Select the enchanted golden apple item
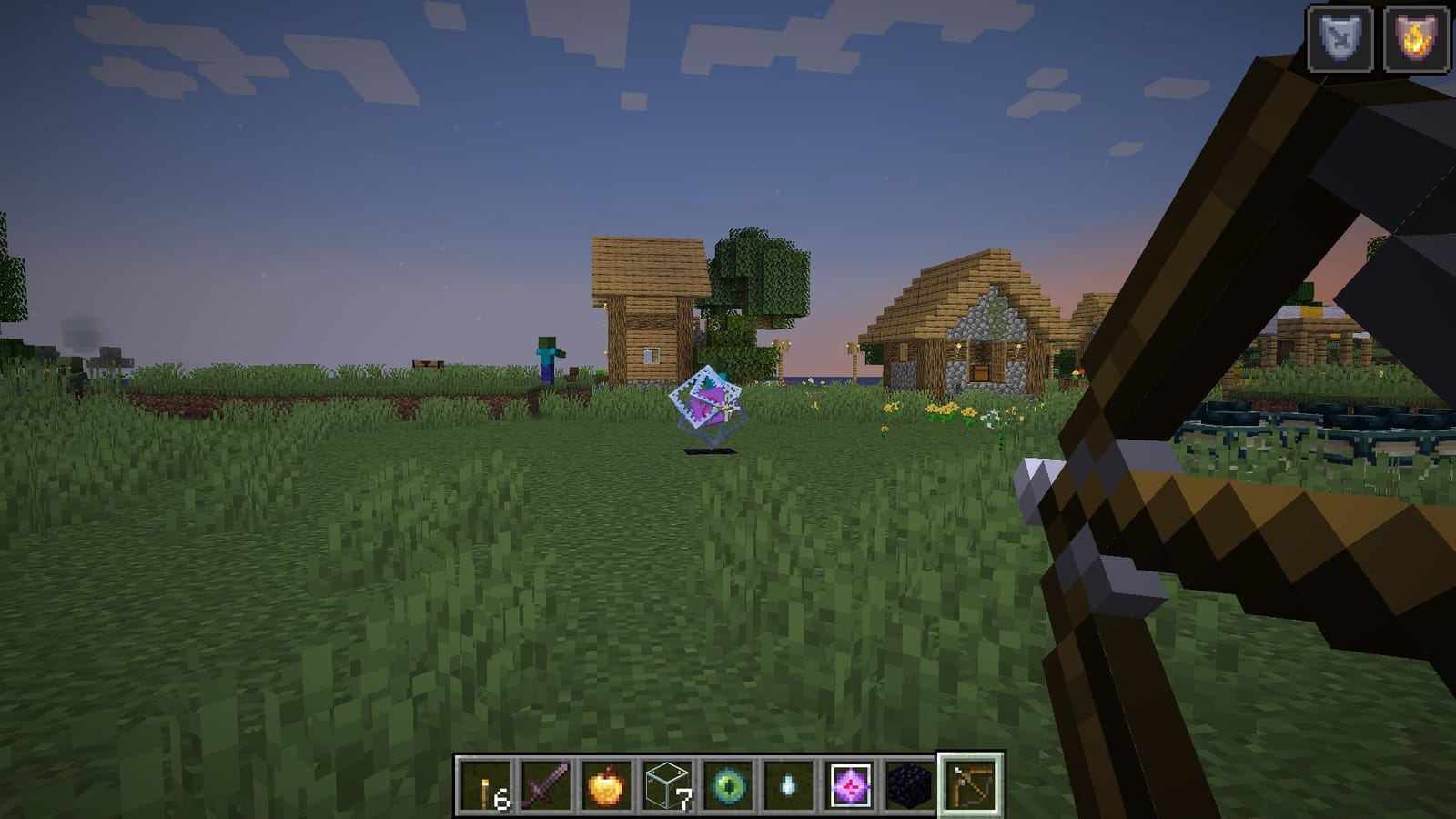The image size is (1456, 819). (x=607, y=787)
